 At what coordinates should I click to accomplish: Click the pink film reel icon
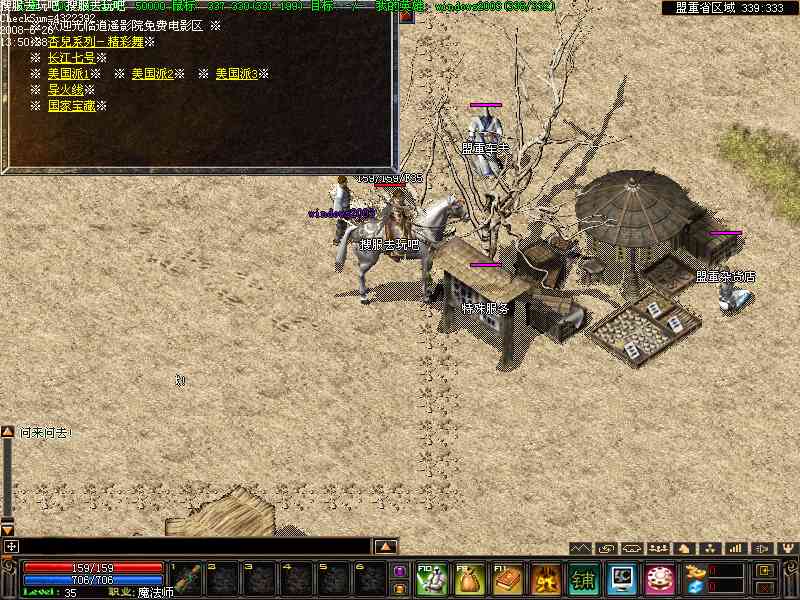[x=659, y=578]
